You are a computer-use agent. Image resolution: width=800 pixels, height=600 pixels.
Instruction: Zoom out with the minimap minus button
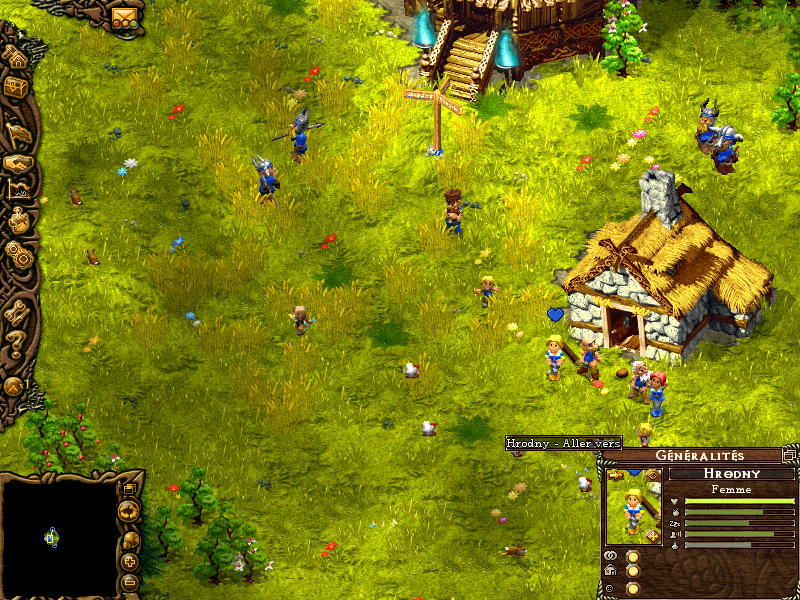(130, 582)
